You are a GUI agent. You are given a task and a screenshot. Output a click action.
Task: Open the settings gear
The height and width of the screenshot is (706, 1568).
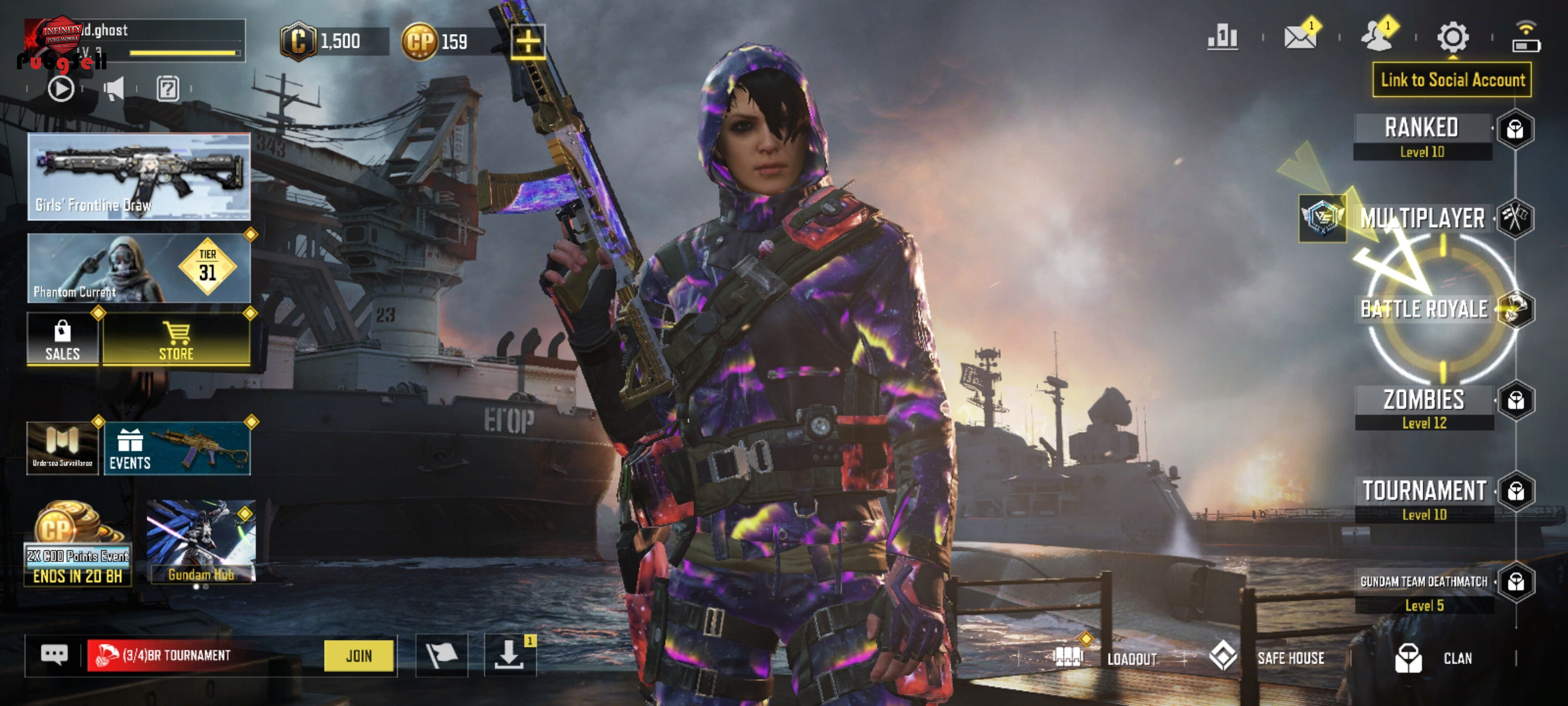tap(1453, 37)
